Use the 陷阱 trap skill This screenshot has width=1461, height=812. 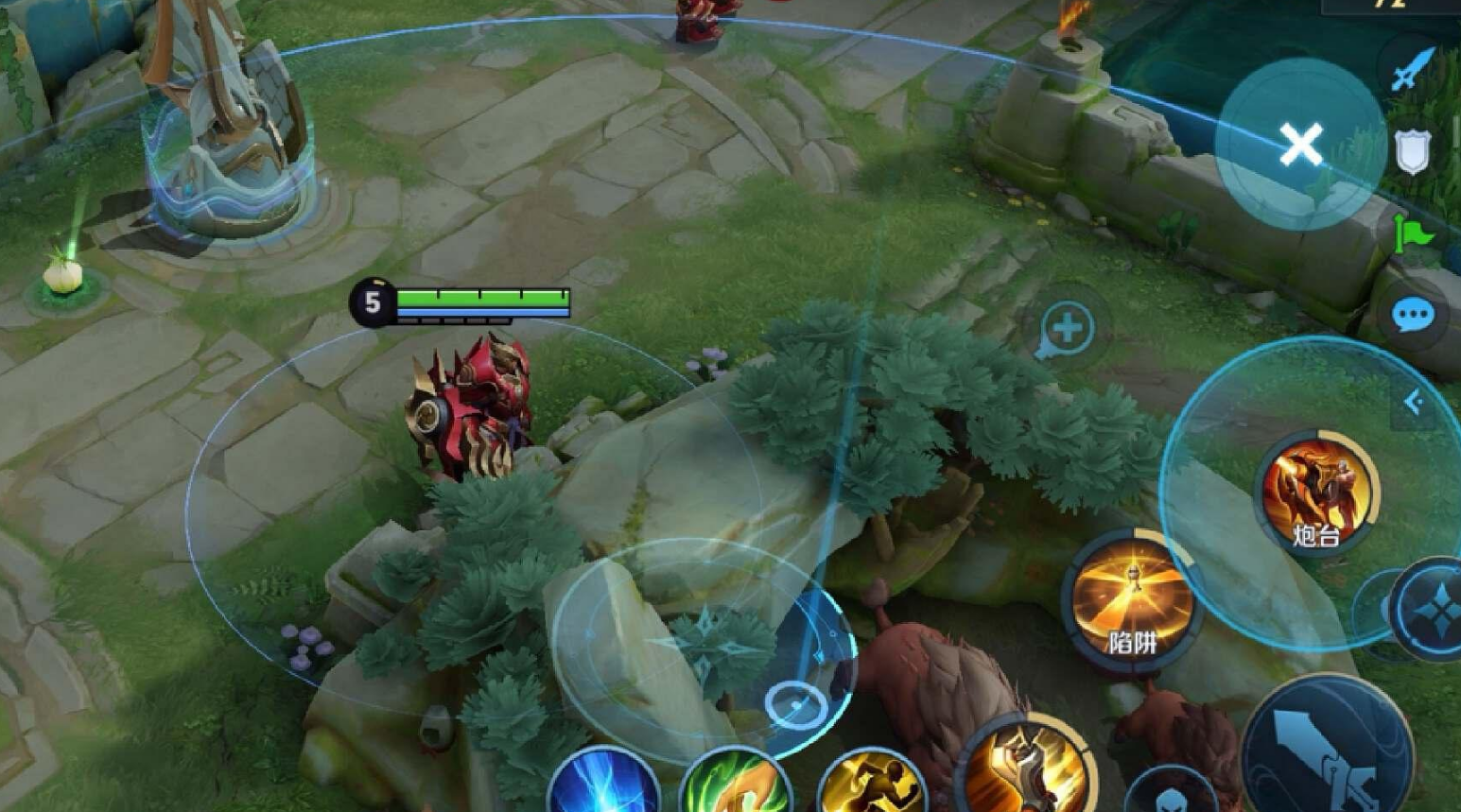click(x=1132, y=597)
